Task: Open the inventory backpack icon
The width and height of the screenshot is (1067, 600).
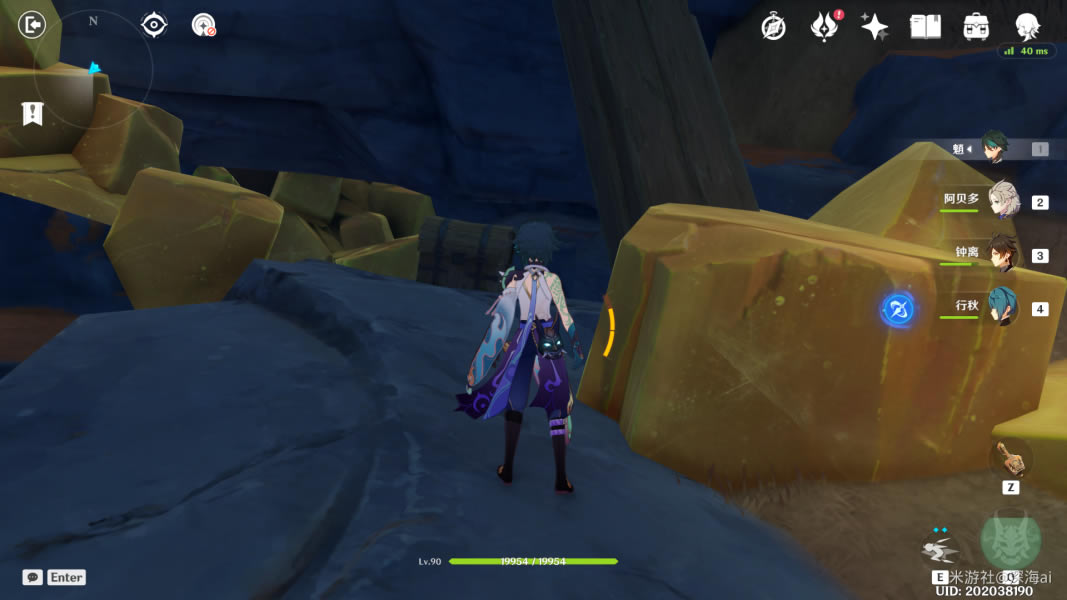Action: [976, 27]
